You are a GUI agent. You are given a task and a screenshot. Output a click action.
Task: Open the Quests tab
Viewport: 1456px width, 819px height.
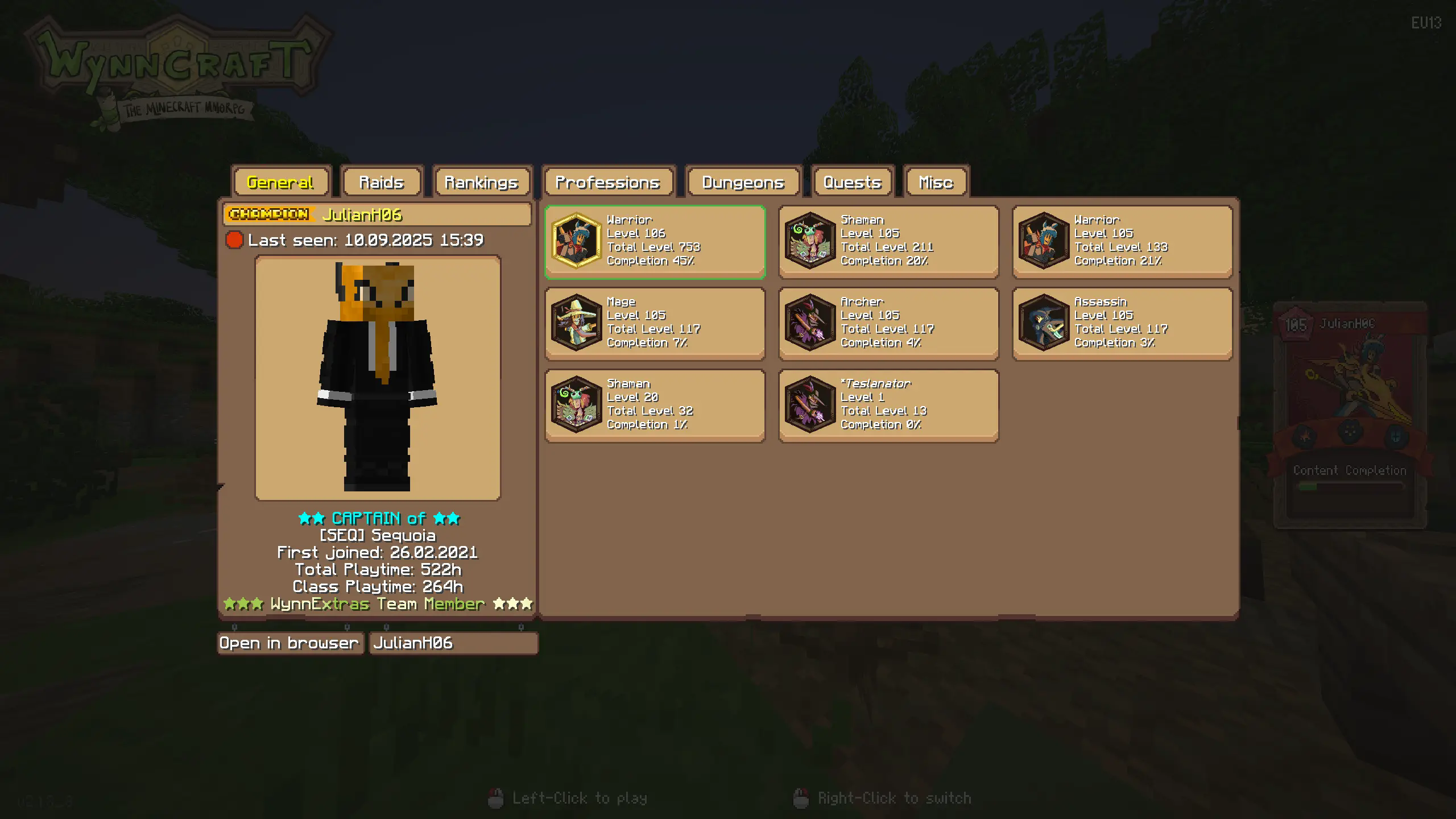(x=852, y=183)
